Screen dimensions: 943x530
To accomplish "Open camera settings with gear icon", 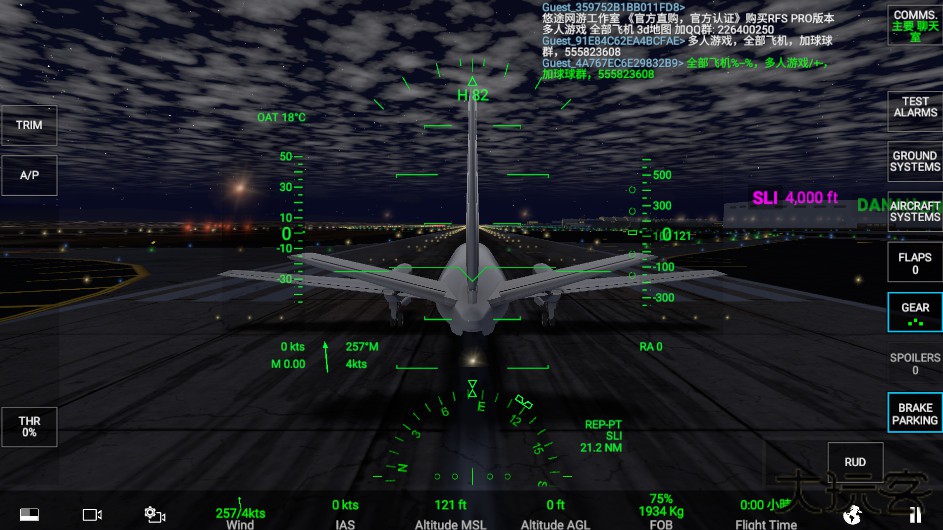I will coord(154,515).
